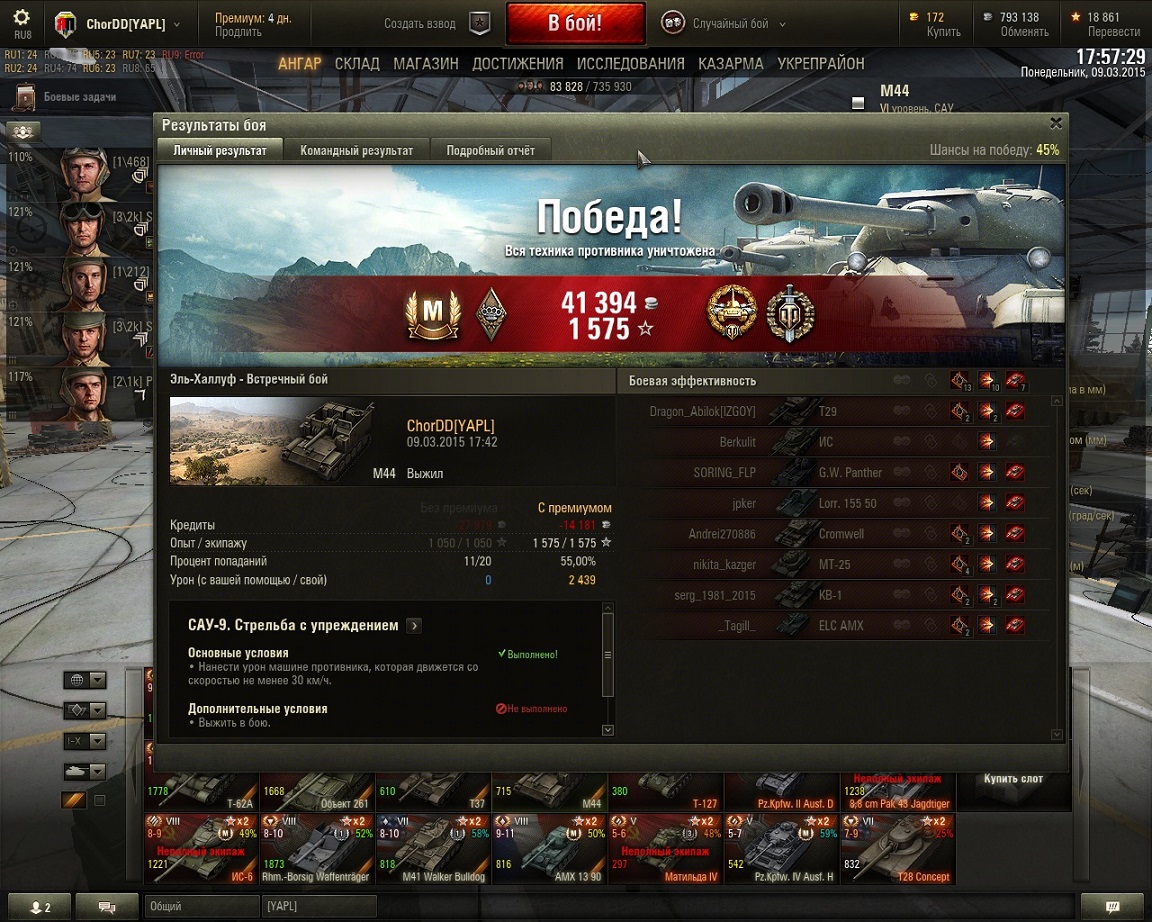Viewport: 1152px width, 922px height.
Task: Open the КАЗАРМА barracks
Action: pyautogui.click(x=731, y=64)
